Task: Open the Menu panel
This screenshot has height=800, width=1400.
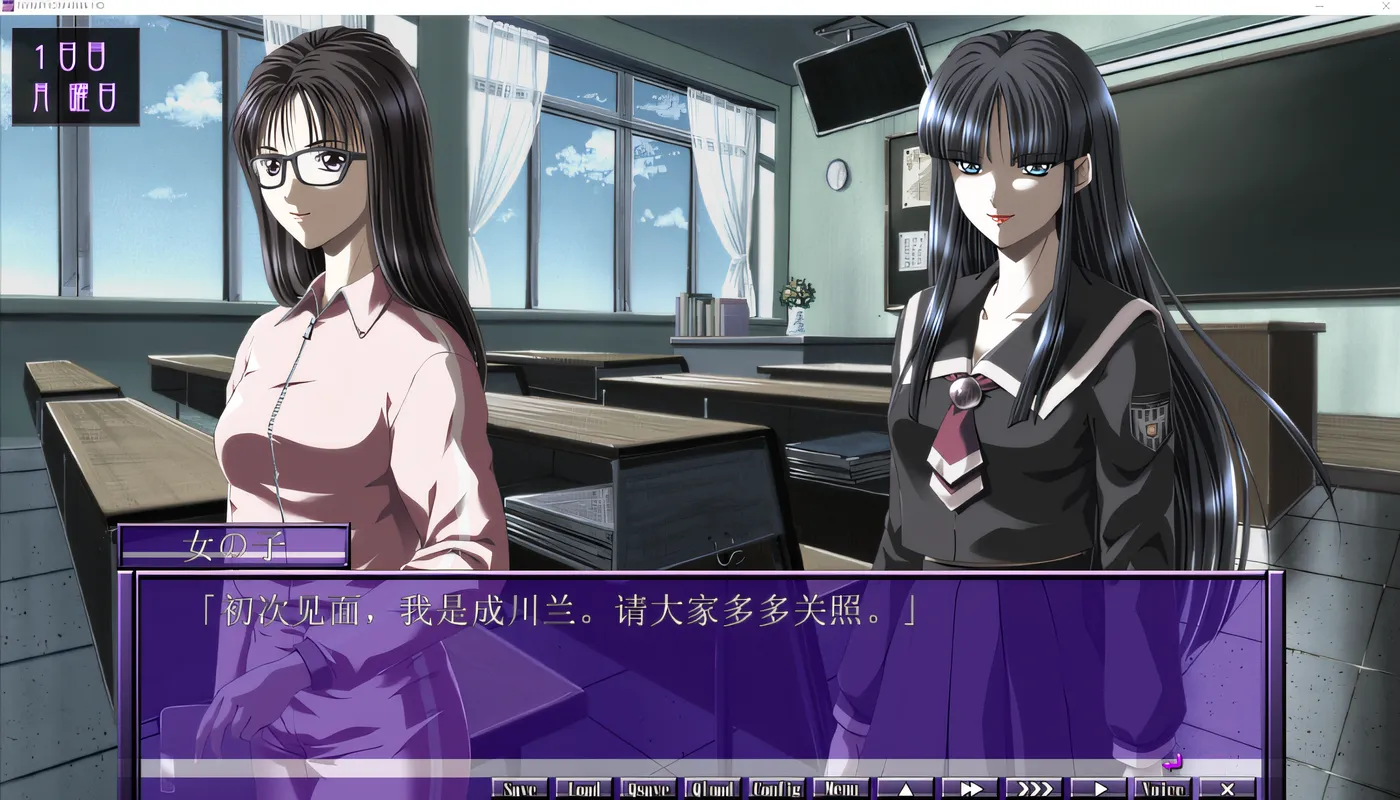Action: tap(842, 788)
